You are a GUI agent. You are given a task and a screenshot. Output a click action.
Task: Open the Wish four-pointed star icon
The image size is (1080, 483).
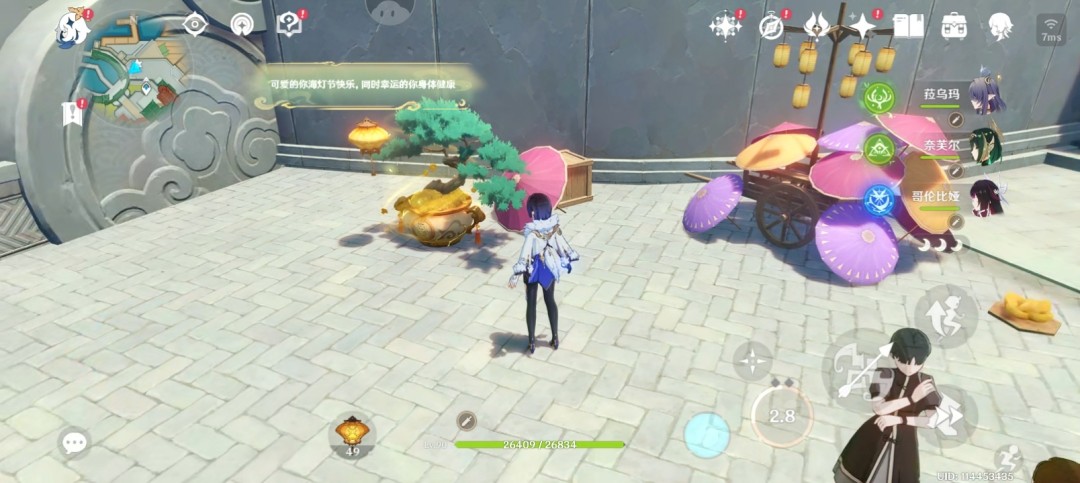(x=862, y=26)
